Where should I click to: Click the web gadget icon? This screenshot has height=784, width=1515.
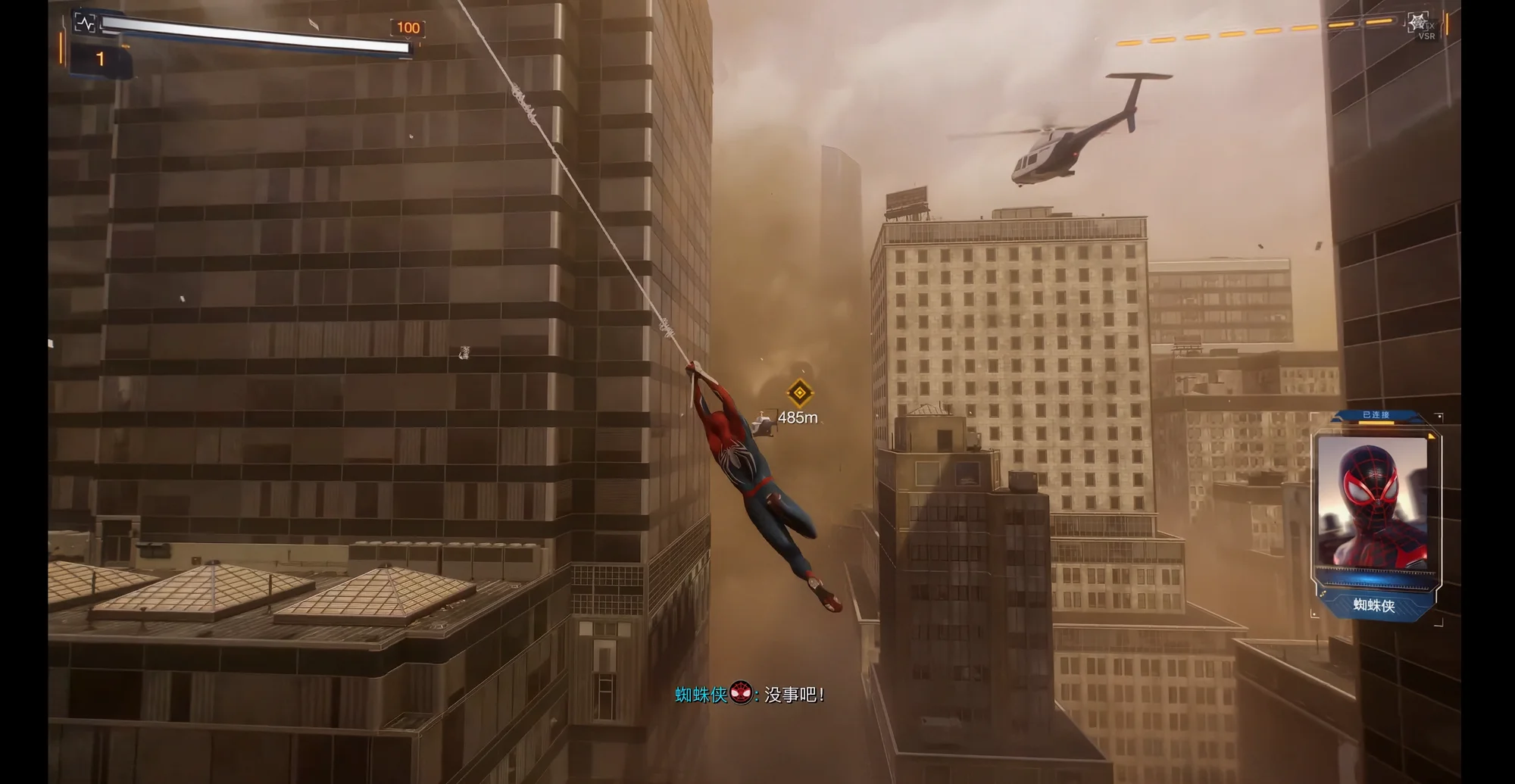coord(1418,22)
